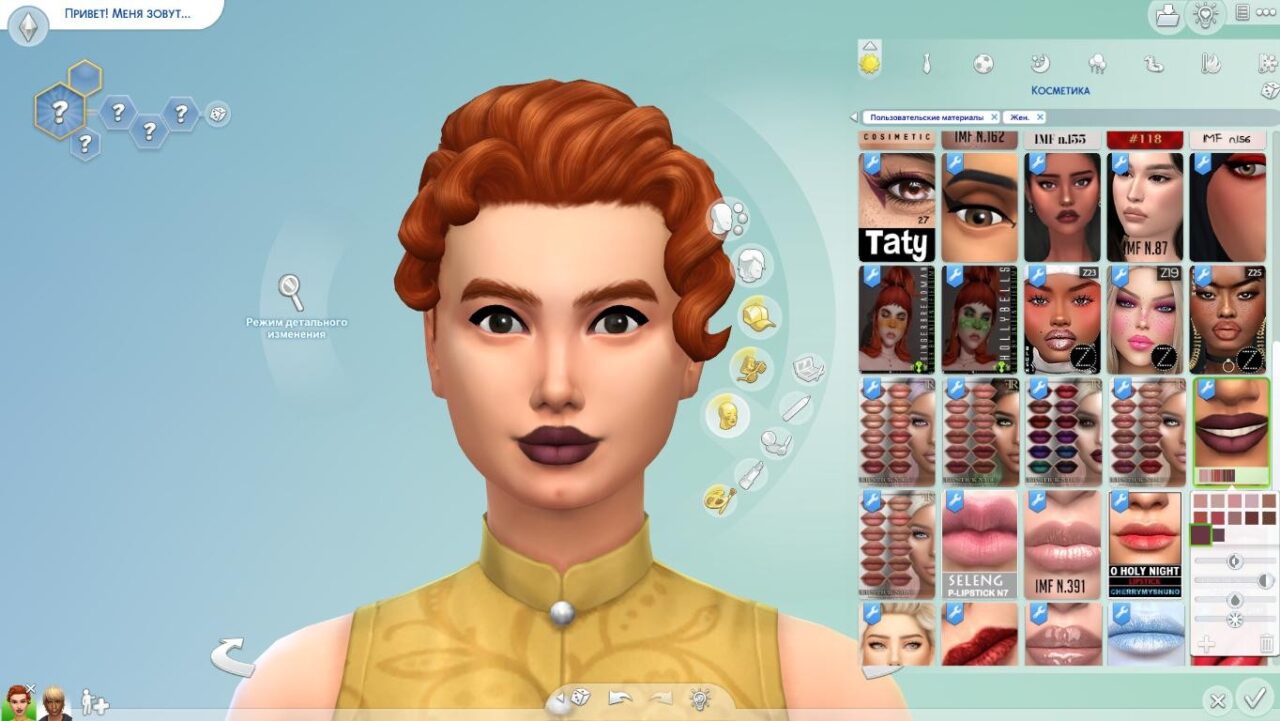This screenshot has height=721, width=1280.
Task: Choose the Taty eye makeup thumbnail
Action: pyautogui.click(x=897, y=207)
